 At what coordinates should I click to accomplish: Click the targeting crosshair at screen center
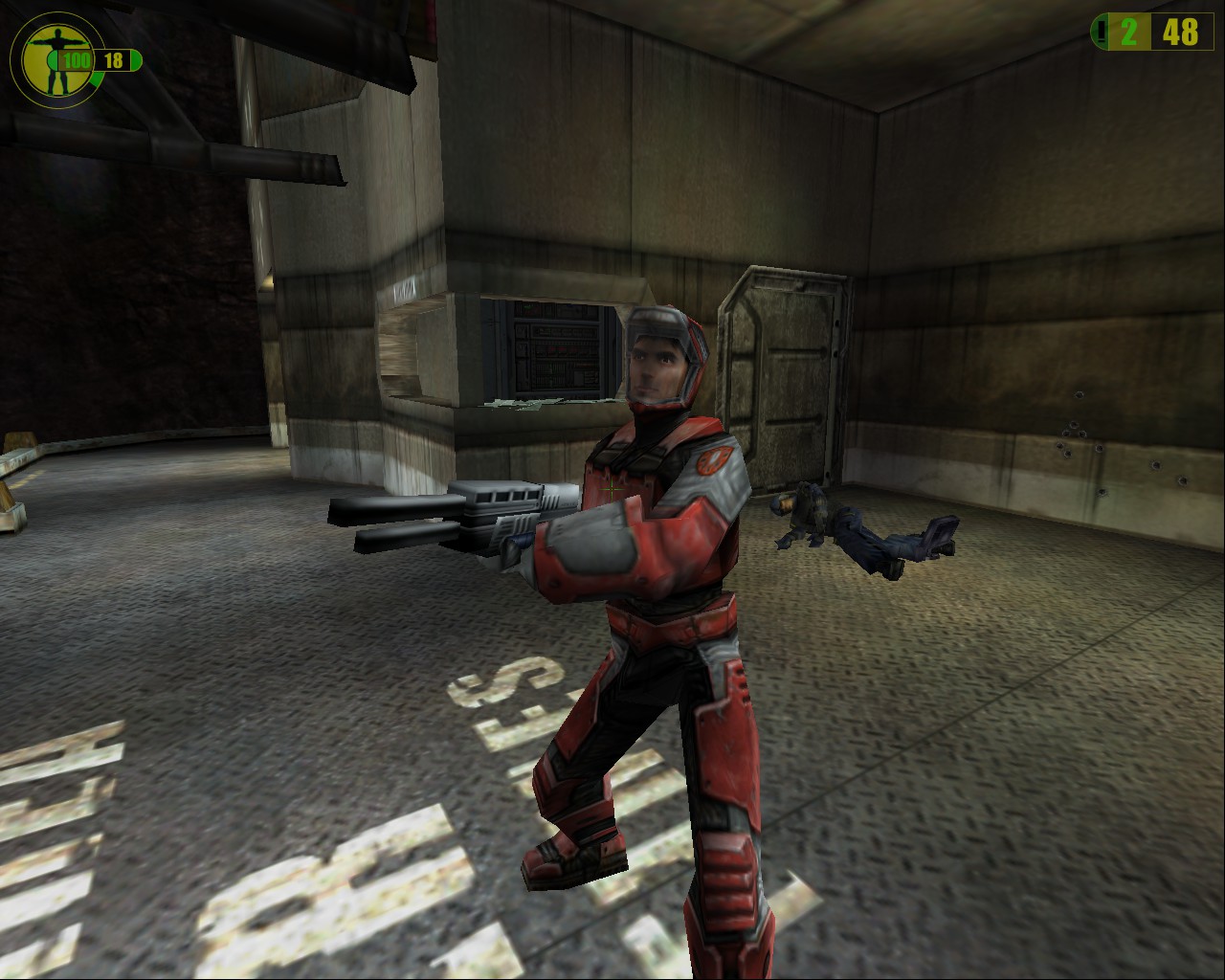point(612,489)
